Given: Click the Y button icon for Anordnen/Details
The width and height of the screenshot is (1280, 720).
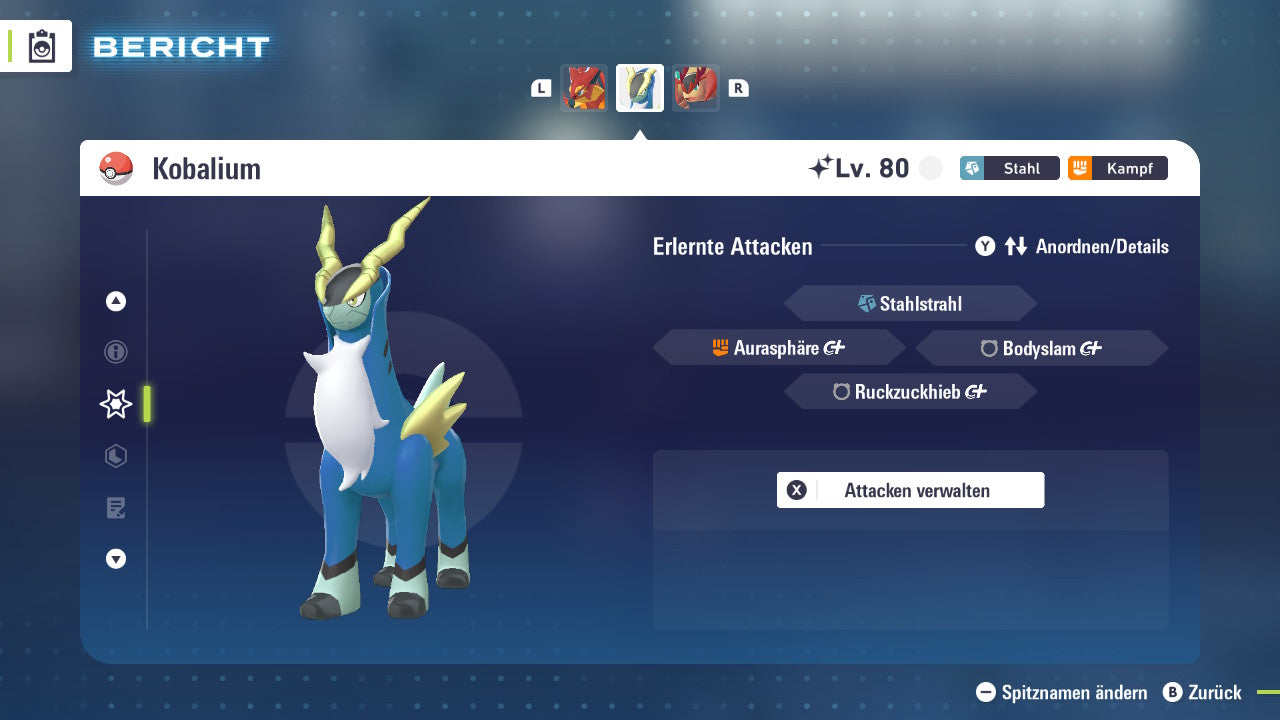Looking at the screenshot, I should pos(985,246).
